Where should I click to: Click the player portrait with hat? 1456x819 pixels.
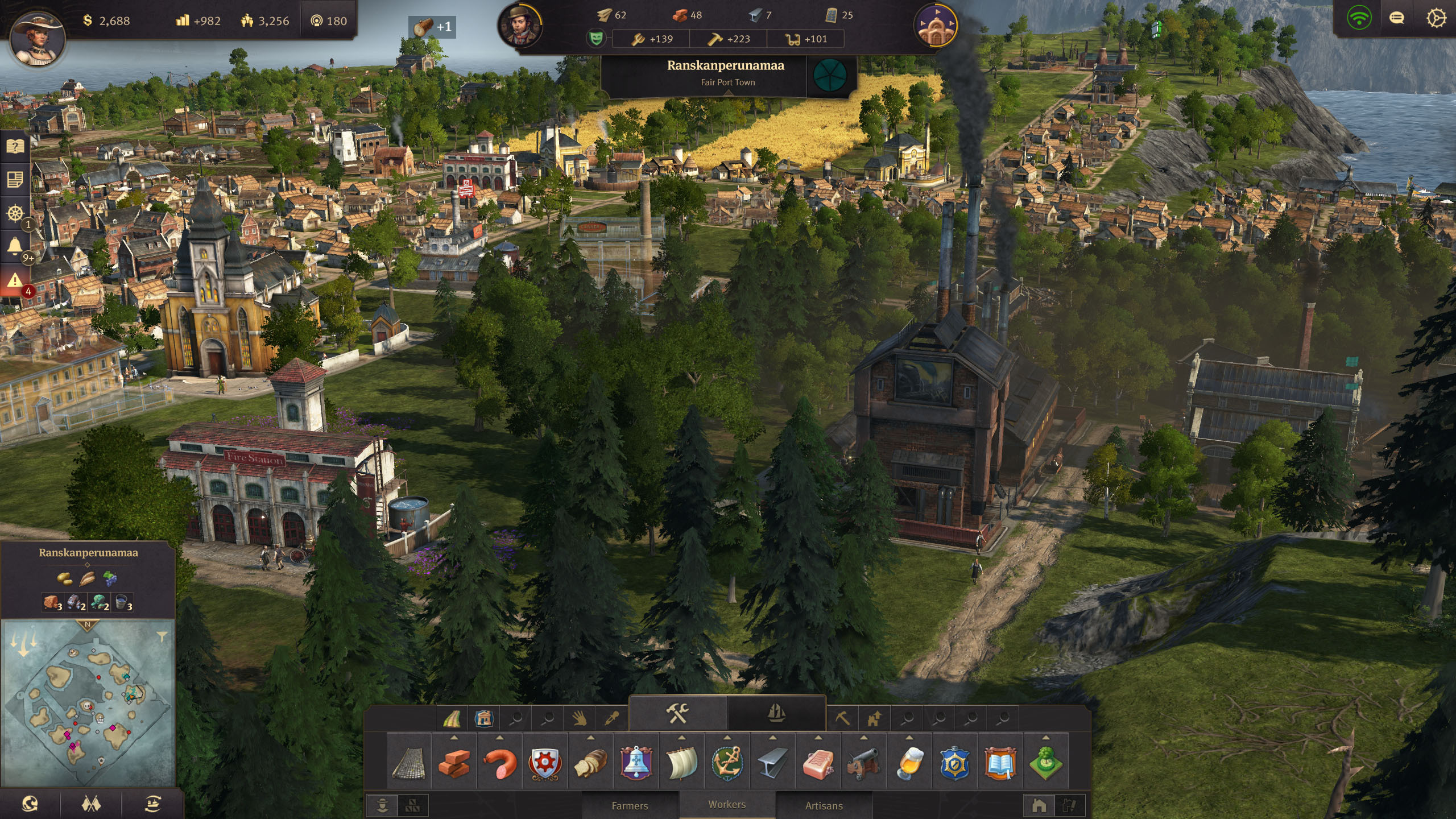coord(37,37)
